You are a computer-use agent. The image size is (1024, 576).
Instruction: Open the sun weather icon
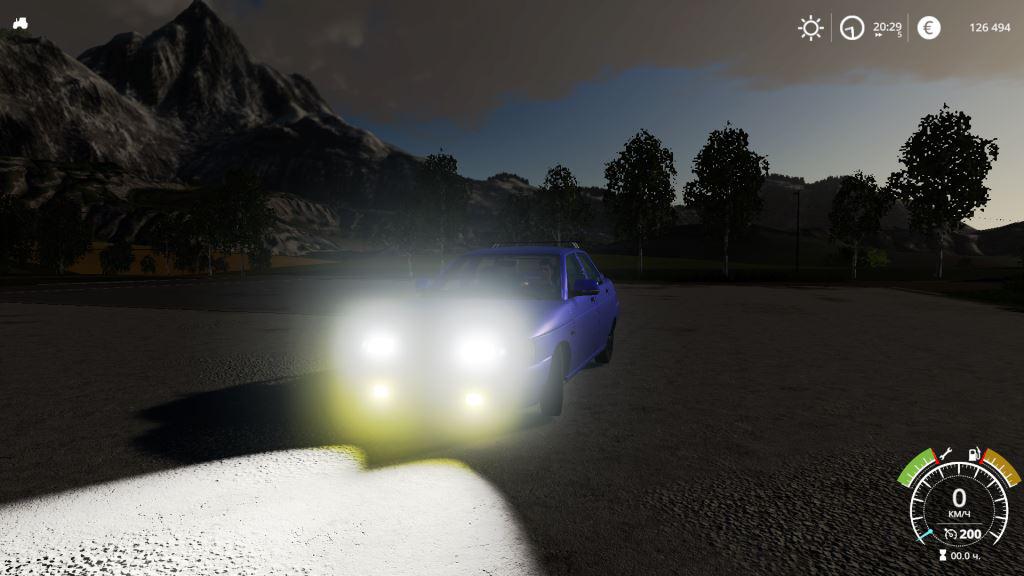click(x=810, y=28)
